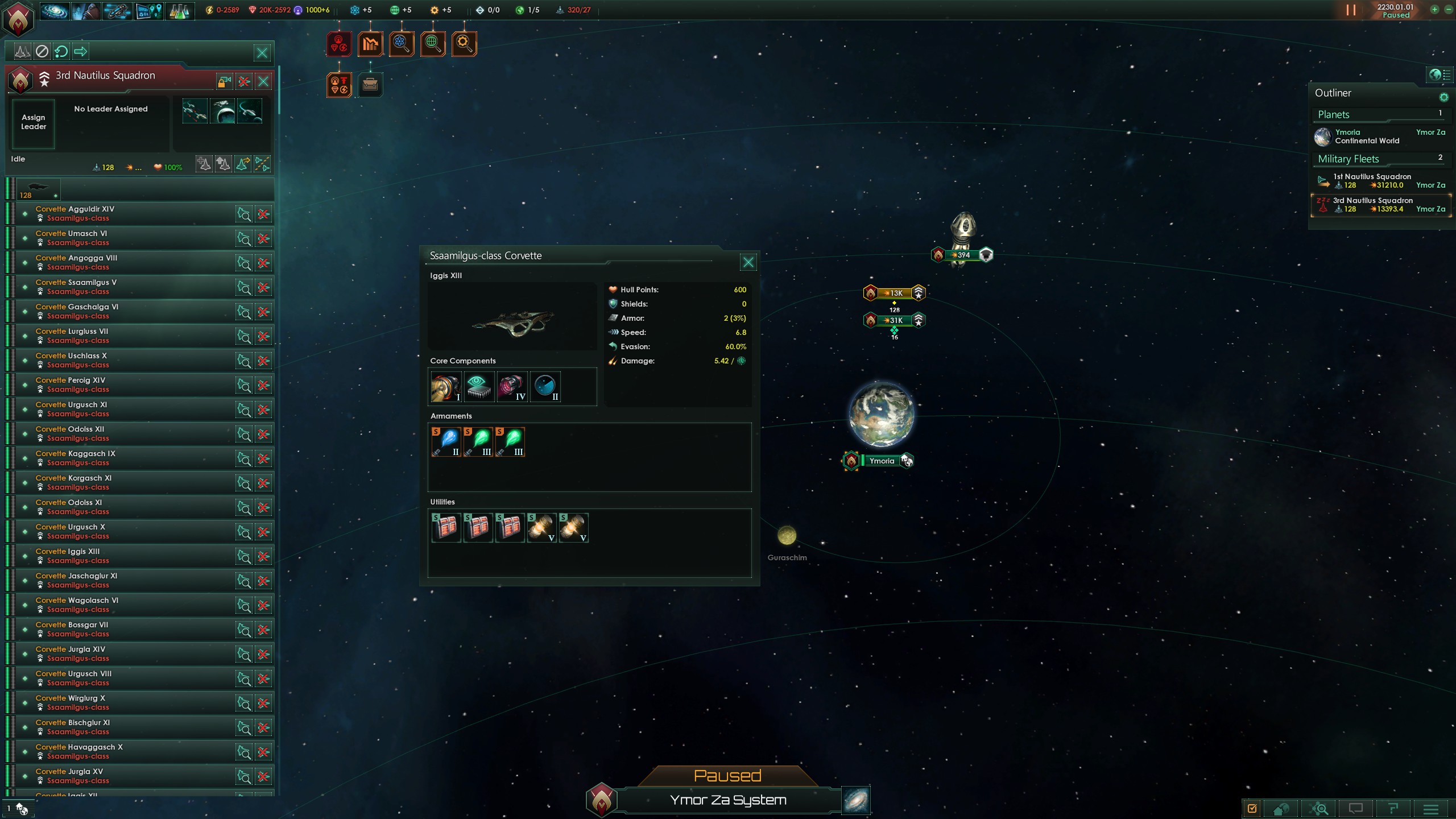Click the stop orders circle-slash button
The width and height of the screenshot is (1456, 819).
pyautogui.click(x=42, y=52)
